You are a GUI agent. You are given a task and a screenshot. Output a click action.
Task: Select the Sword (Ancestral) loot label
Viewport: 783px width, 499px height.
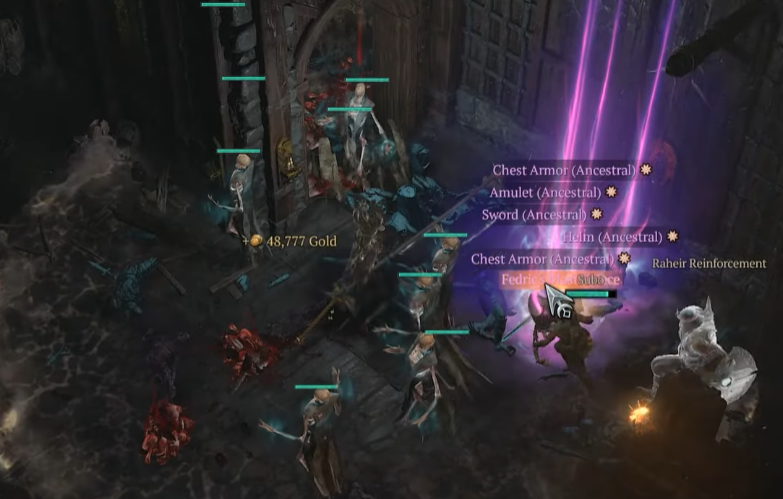(x=534, y=214)
